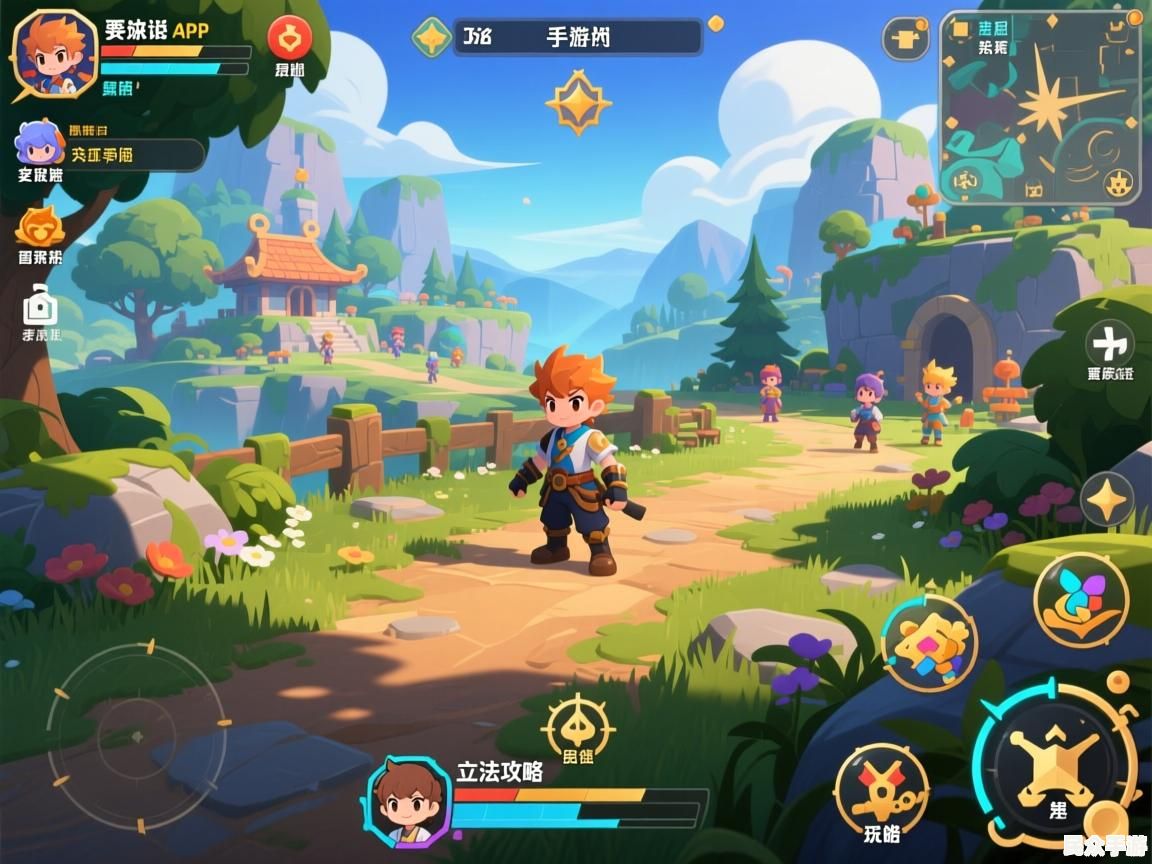Tap the red round icon beside the player bars
This screenshot has width=1152, height=864.
click(x=290, y=39)
